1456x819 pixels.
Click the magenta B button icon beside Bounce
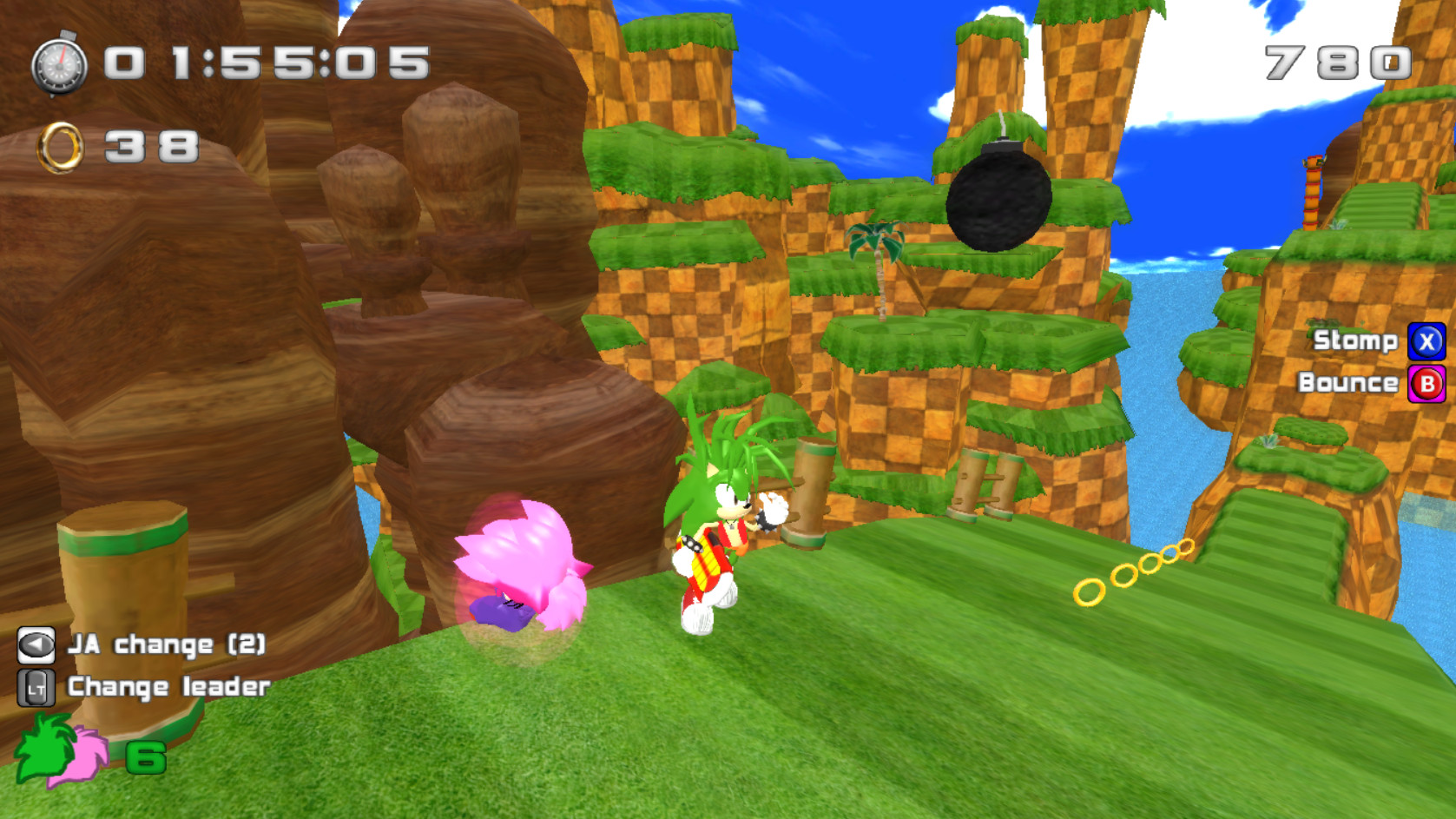[x=1426, y=382]
